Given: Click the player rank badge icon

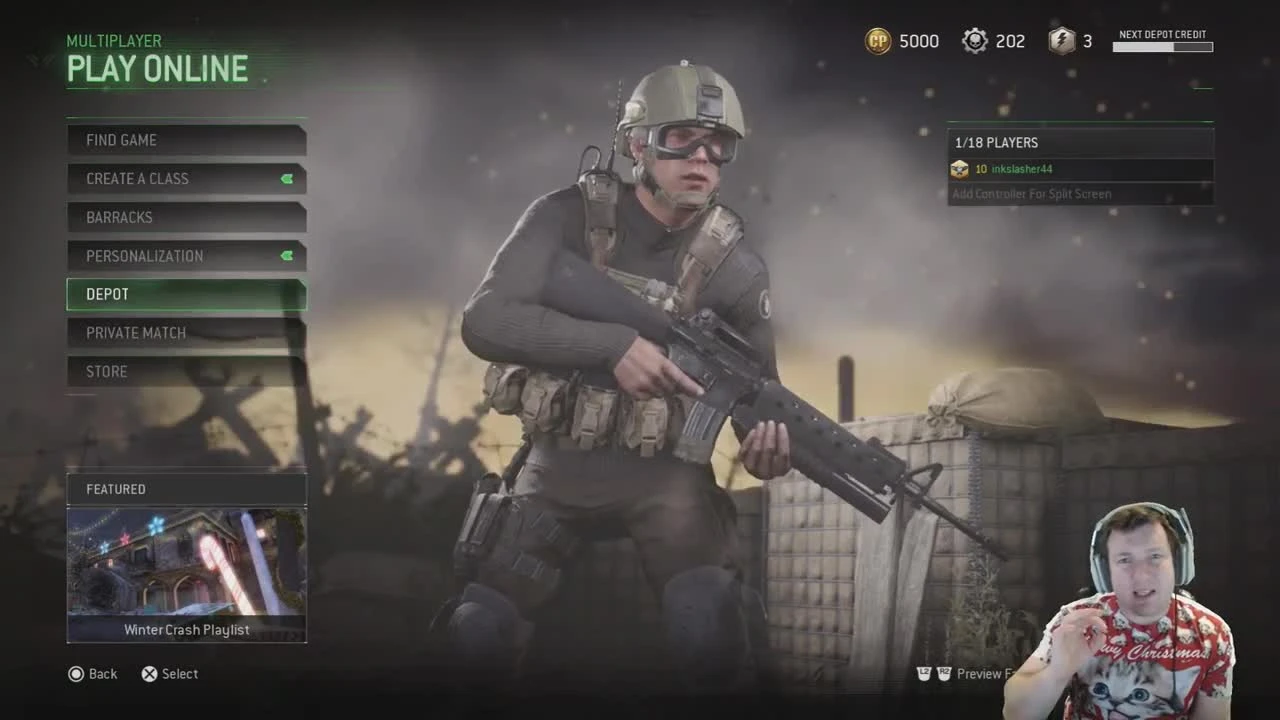Looking at the screenshot, I should (958, 169).
